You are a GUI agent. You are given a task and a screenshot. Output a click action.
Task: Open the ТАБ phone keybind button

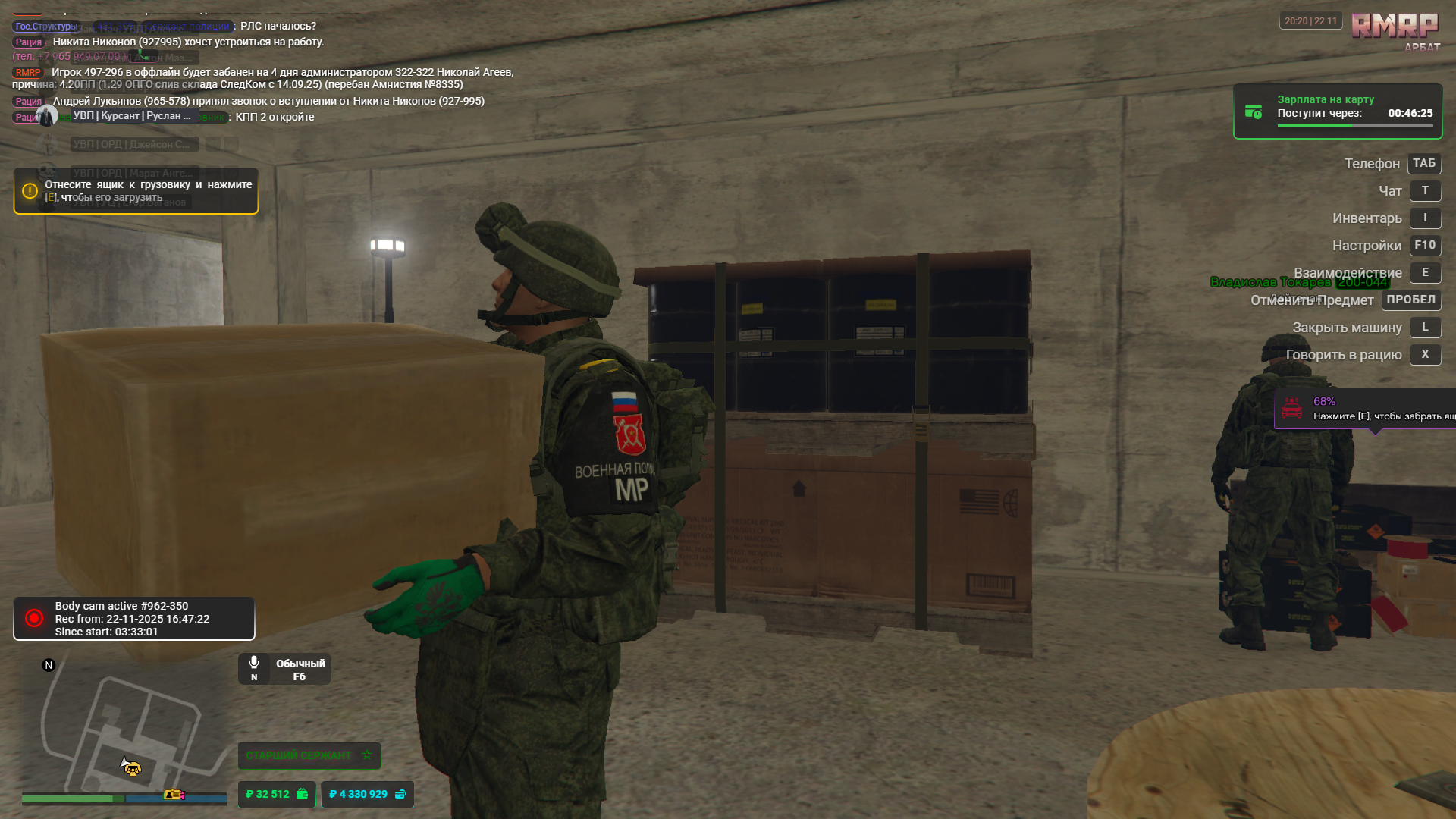pos(1423,164)
